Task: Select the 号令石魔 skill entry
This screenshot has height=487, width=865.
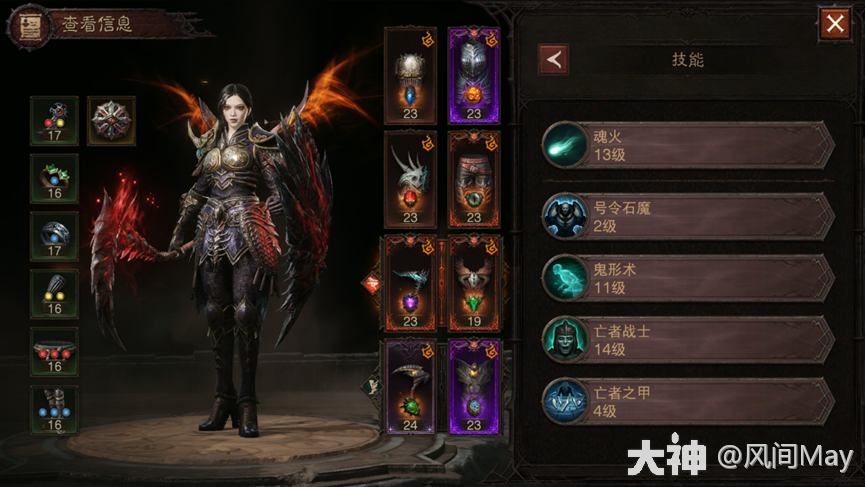Action: (688, 216)
